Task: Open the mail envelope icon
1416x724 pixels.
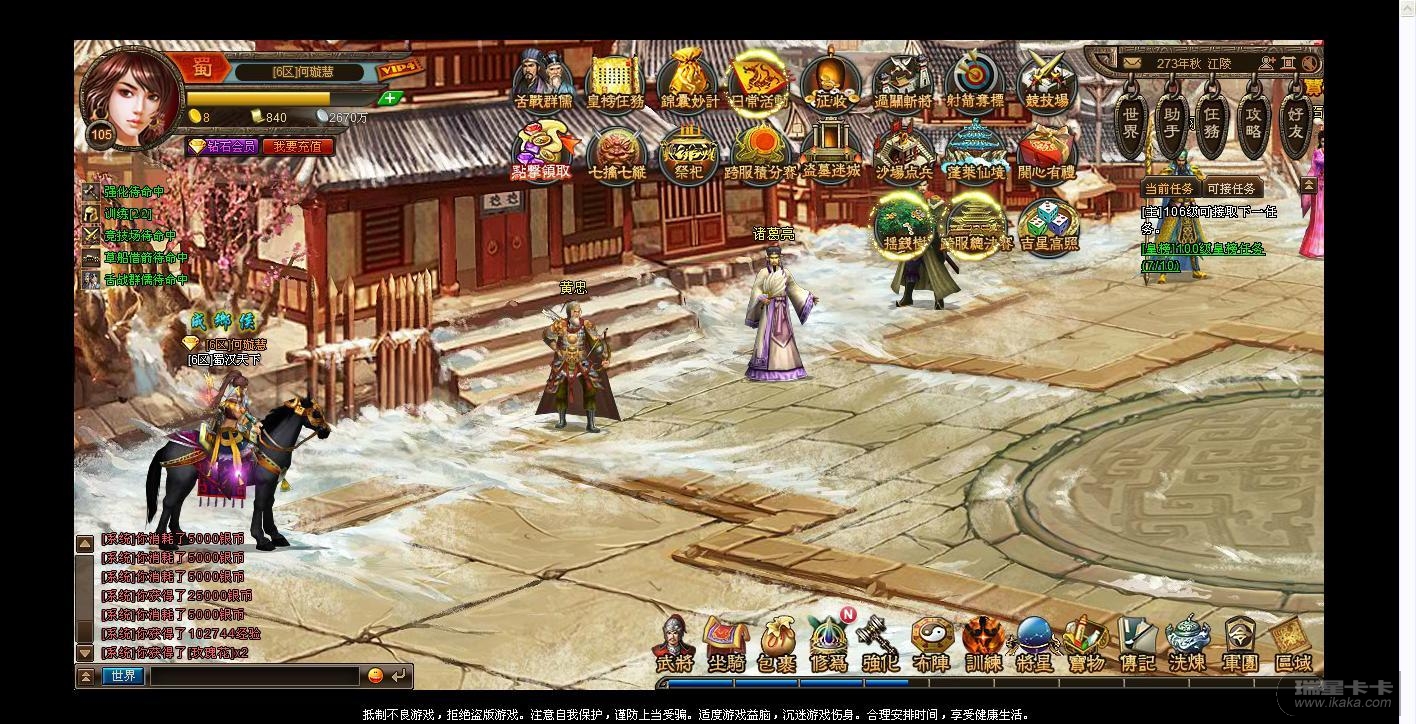Action: [1131, 63]
